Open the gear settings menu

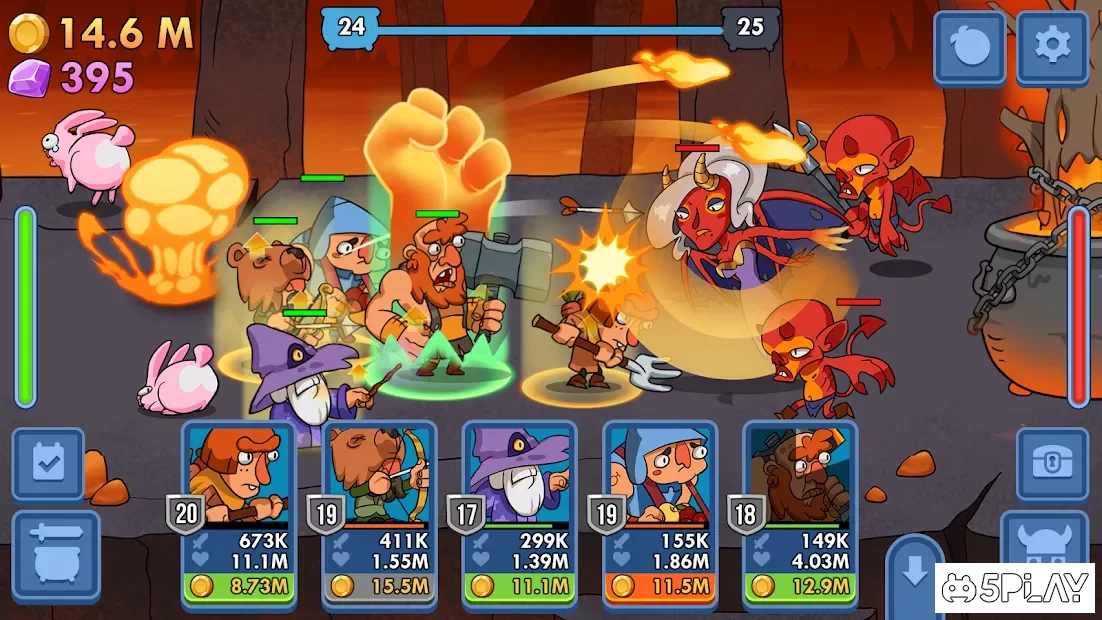(x=1052, y=47)
